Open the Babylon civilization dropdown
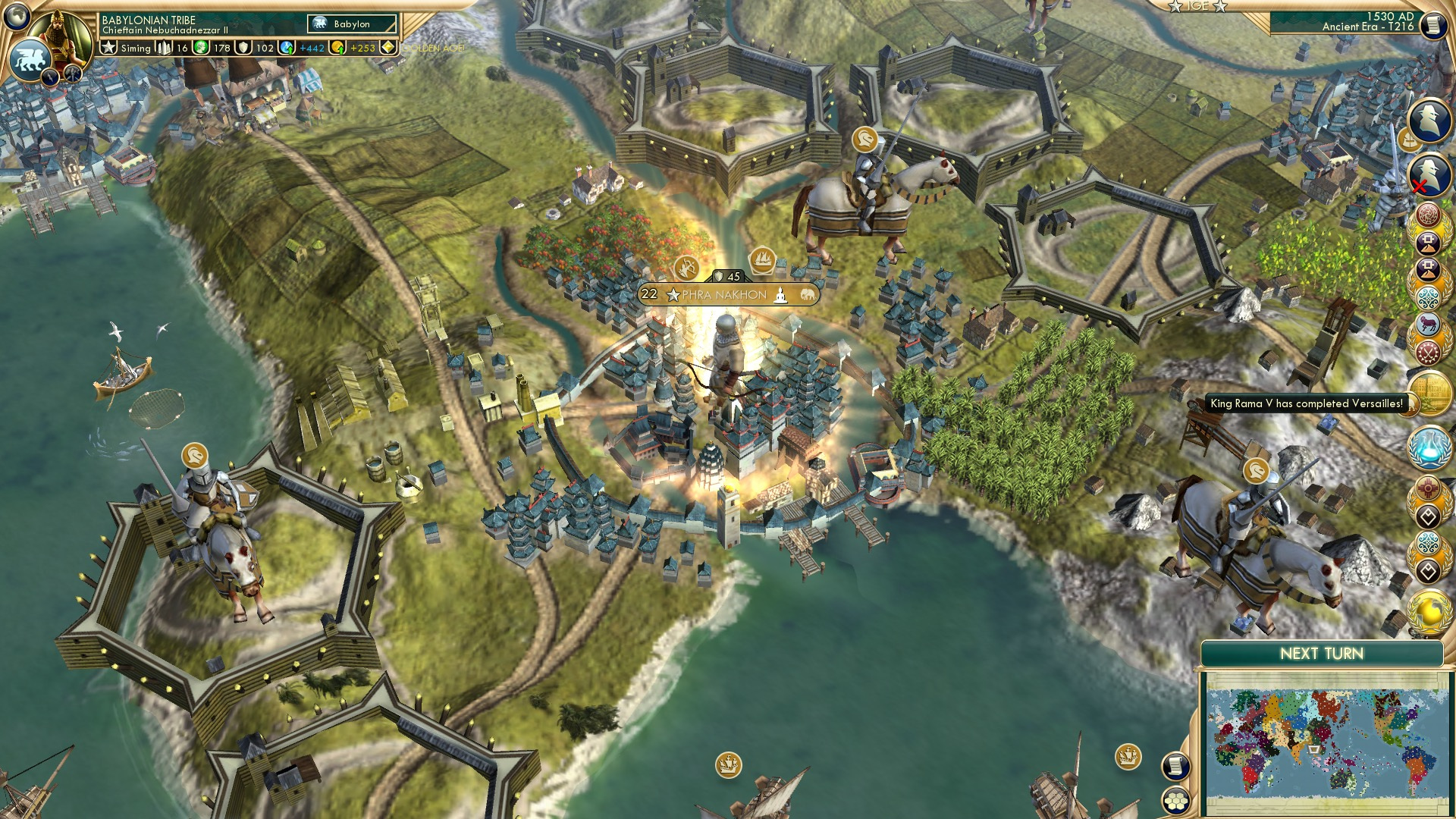Image resolution: width=1456 pixels, height=819 pixels. [x=350, y=24]
